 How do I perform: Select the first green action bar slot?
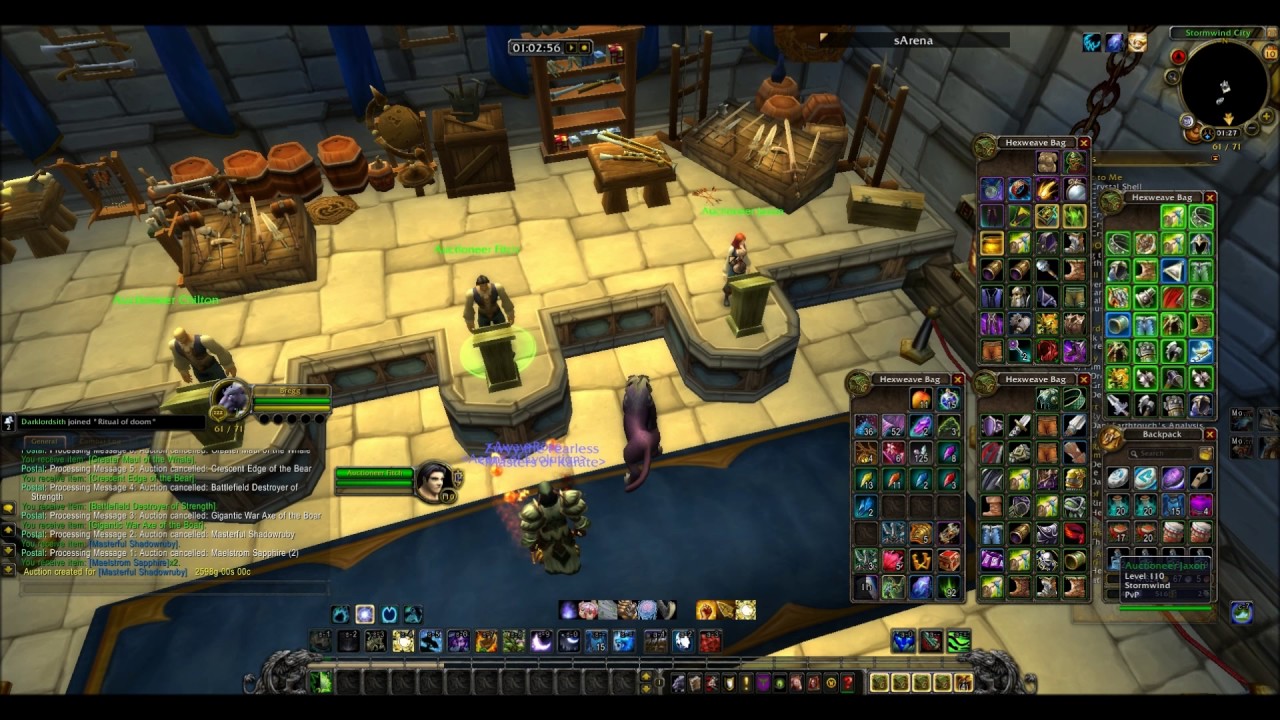(320, 682)
